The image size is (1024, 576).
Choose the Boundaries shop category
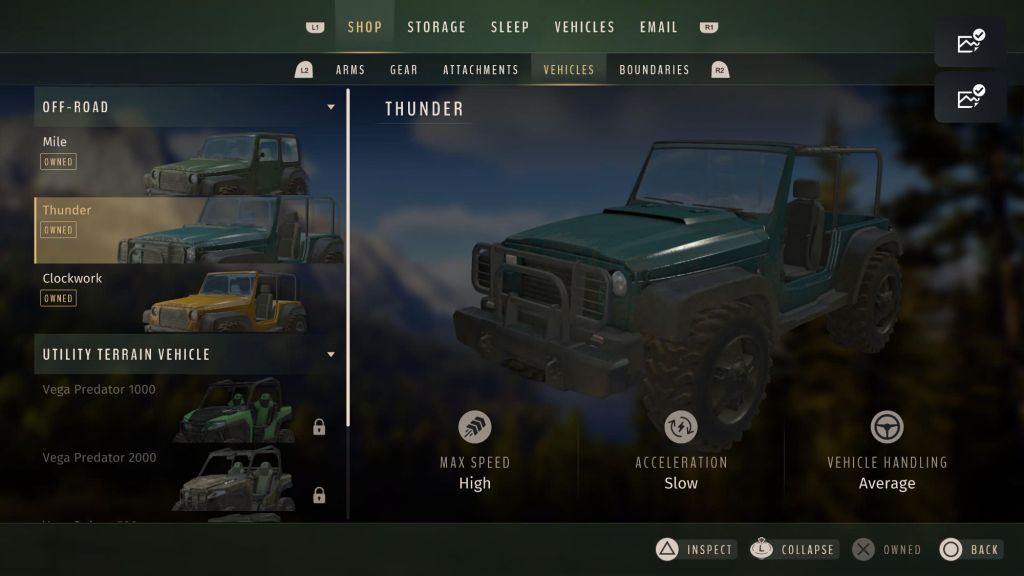point(654,70)
